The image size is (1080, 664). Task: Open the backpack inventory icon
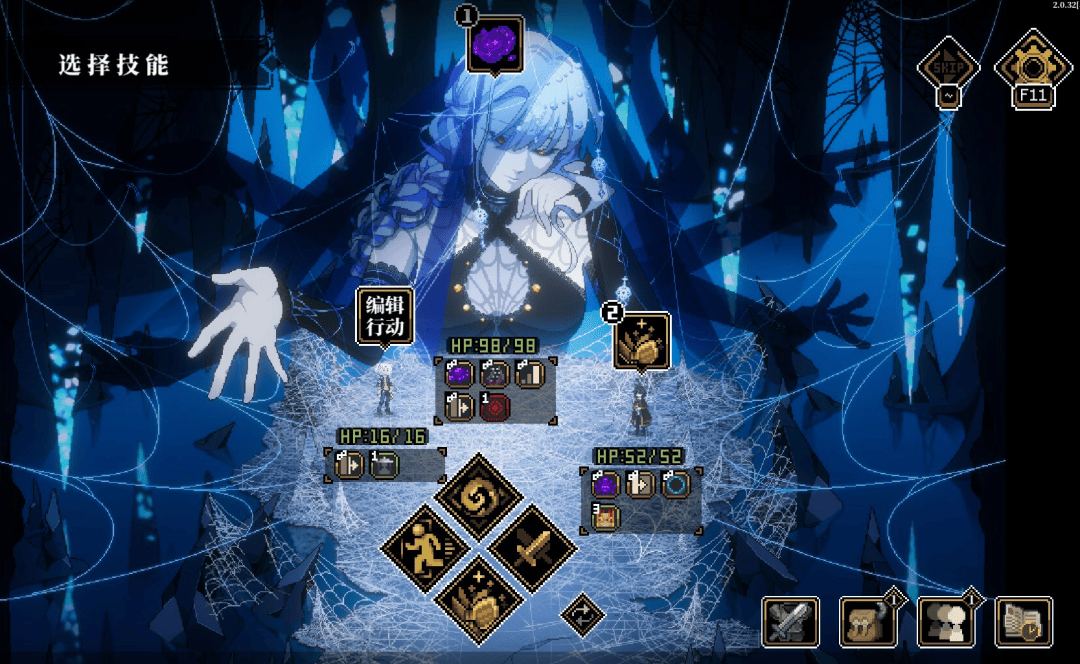pos(868,622)
